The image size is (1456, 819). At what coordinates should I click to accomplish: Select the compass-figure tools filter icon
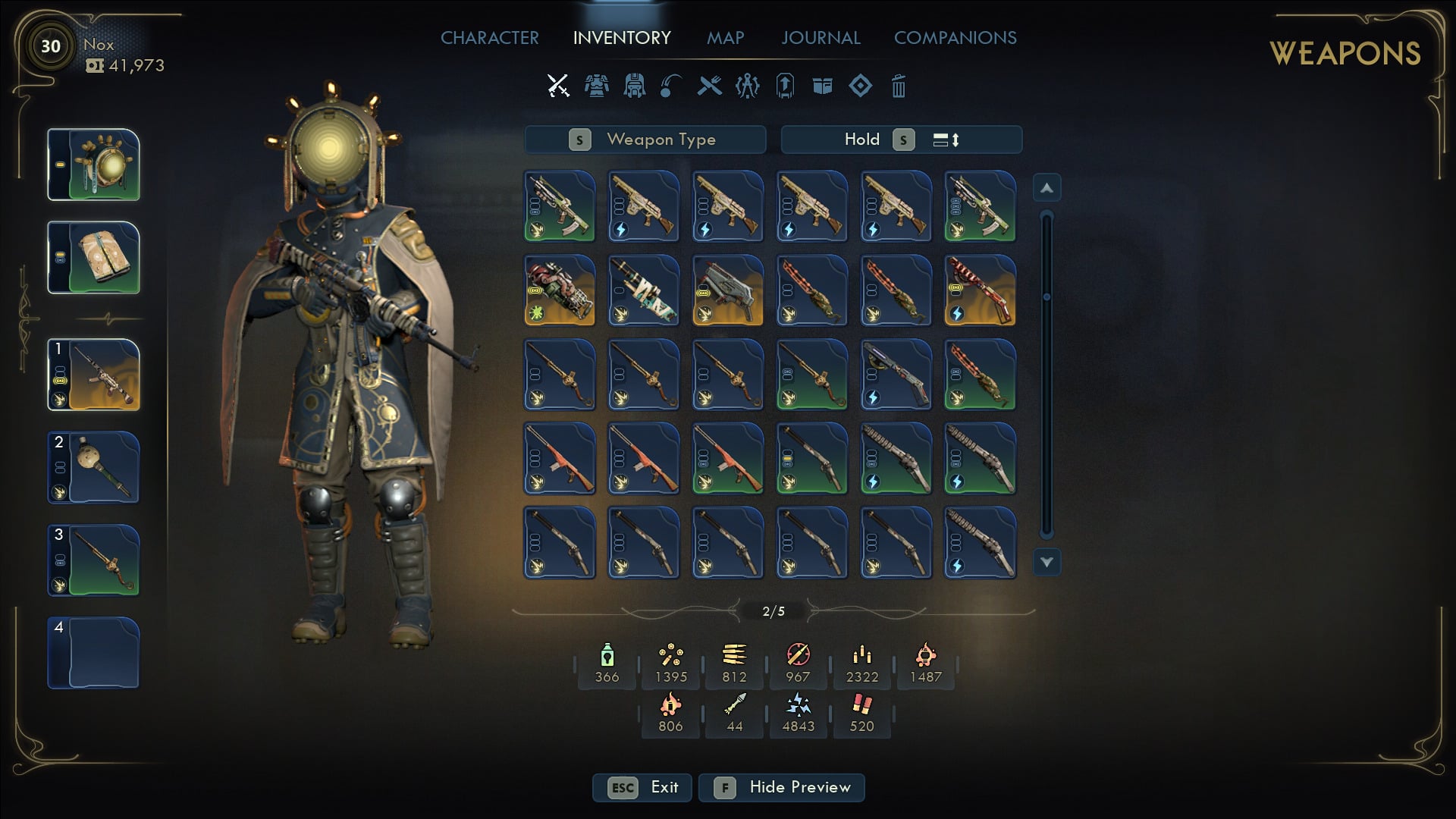(x=748, y=86)
